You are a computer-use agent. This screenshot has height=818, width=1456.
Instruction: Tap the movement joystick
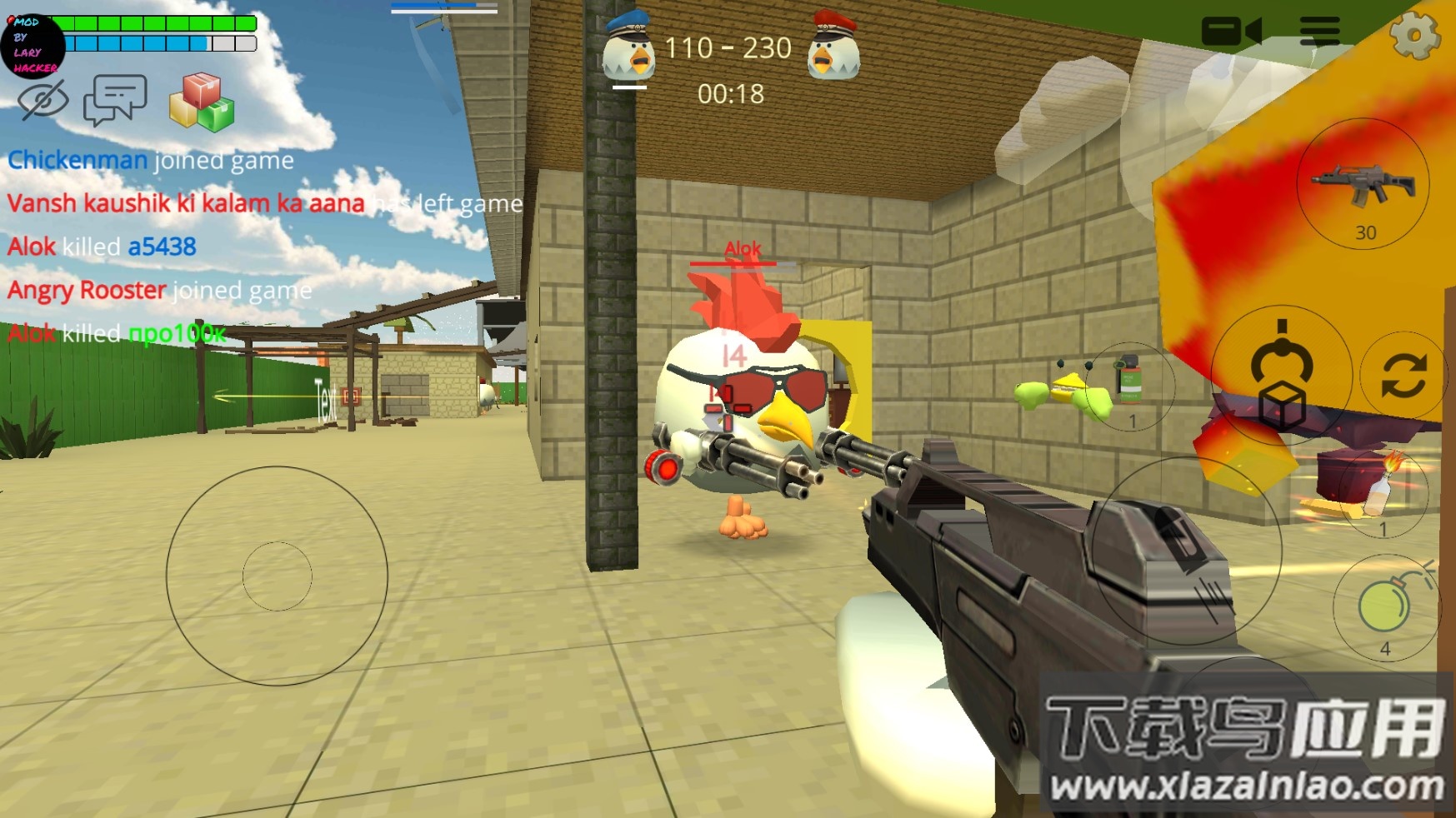coord(278,575)
